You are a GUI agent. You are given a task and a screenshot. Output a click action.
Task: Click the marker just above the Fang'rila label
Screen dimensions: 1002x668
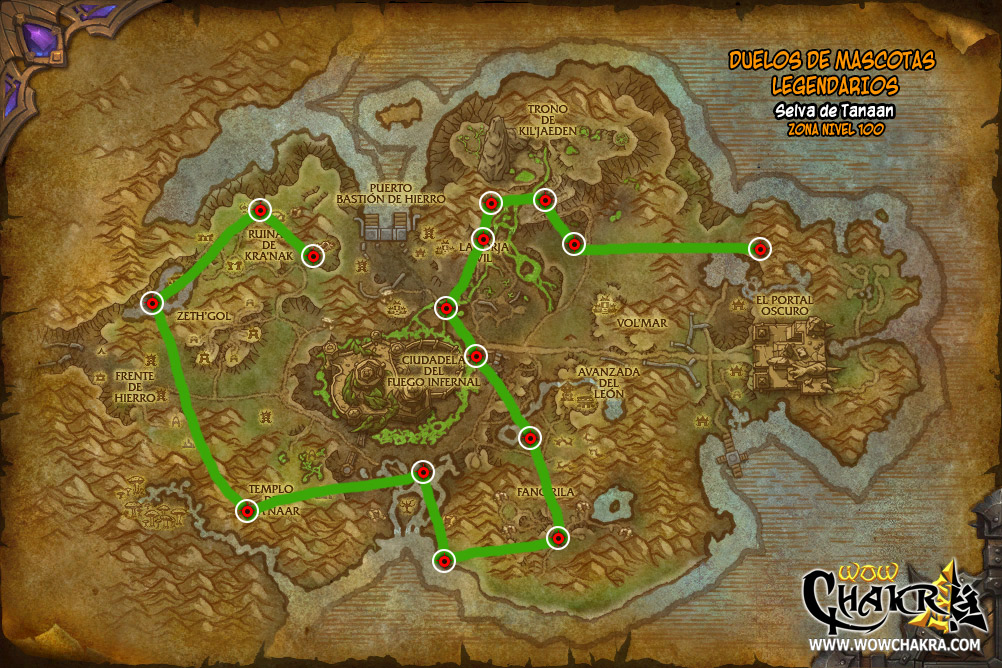click(x=530, y=437)
